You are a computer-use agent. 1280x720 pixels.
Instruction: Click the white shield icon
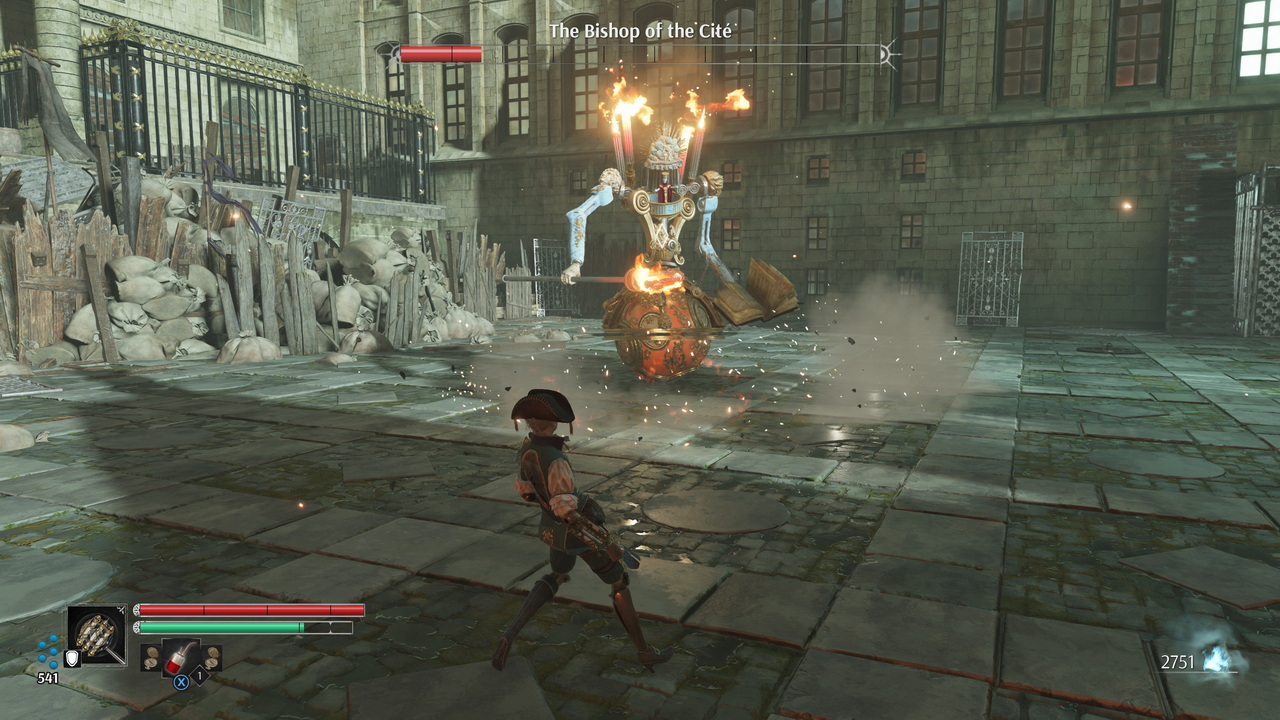click(72, 658)
